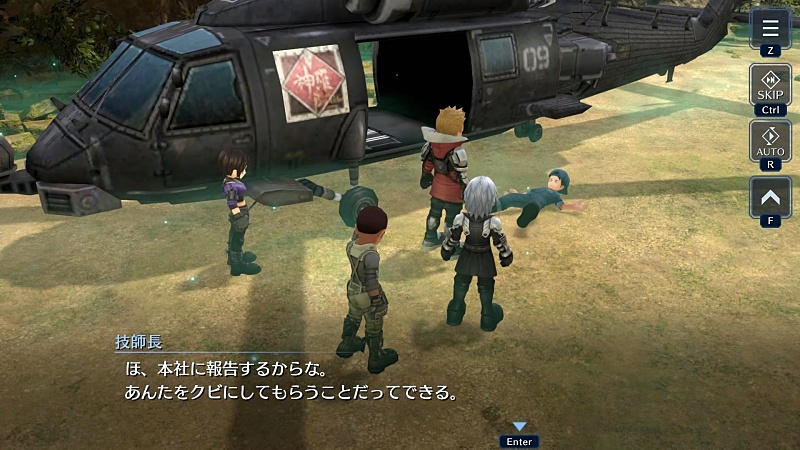Toggle AUTO dialogue advance

[x=770, y=141]
